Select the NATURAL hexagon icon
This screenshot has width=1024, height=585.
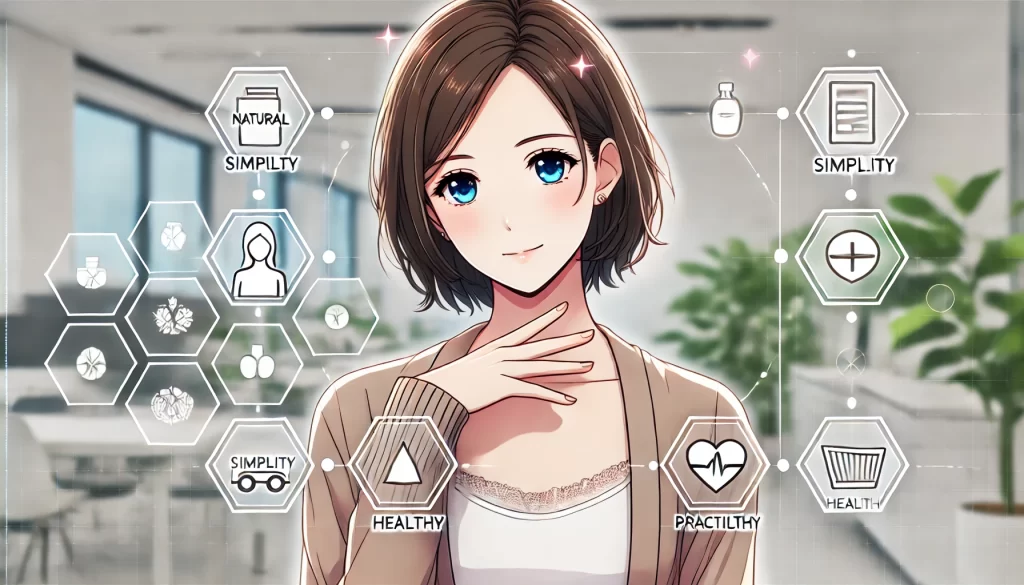259,113
